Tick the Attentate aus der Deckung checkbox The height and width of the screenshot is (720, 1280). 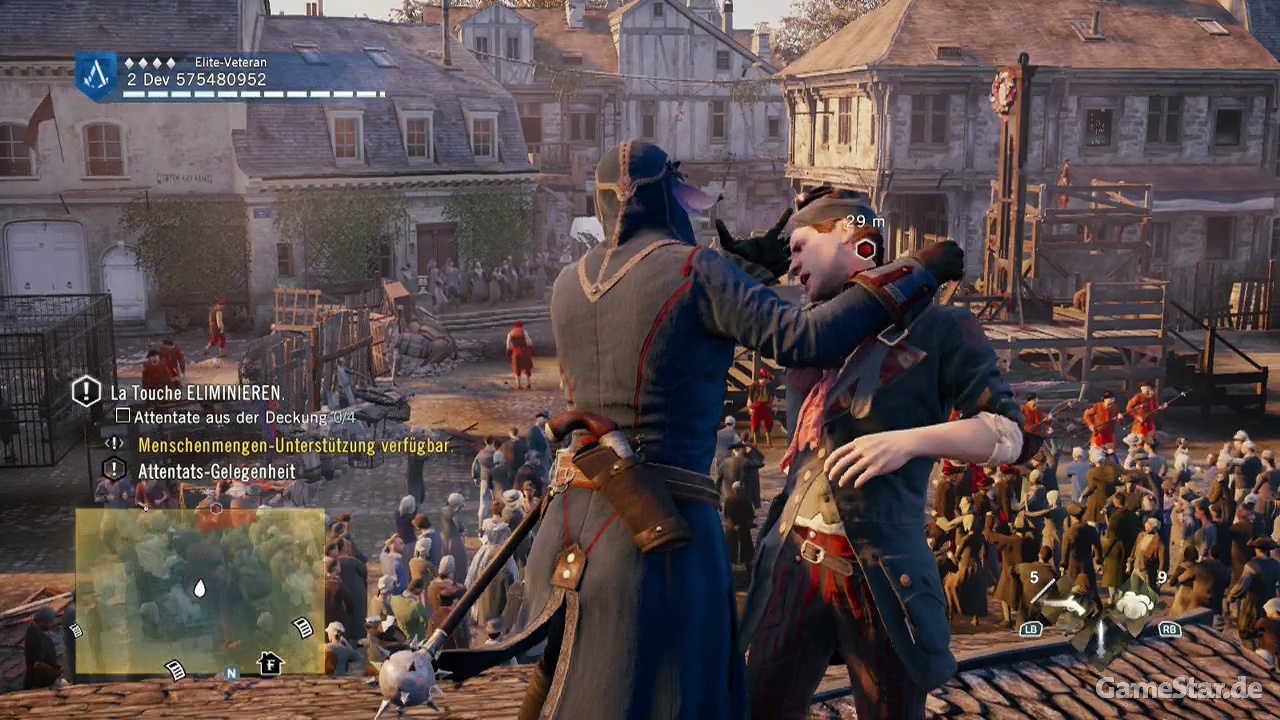[123, 415]
